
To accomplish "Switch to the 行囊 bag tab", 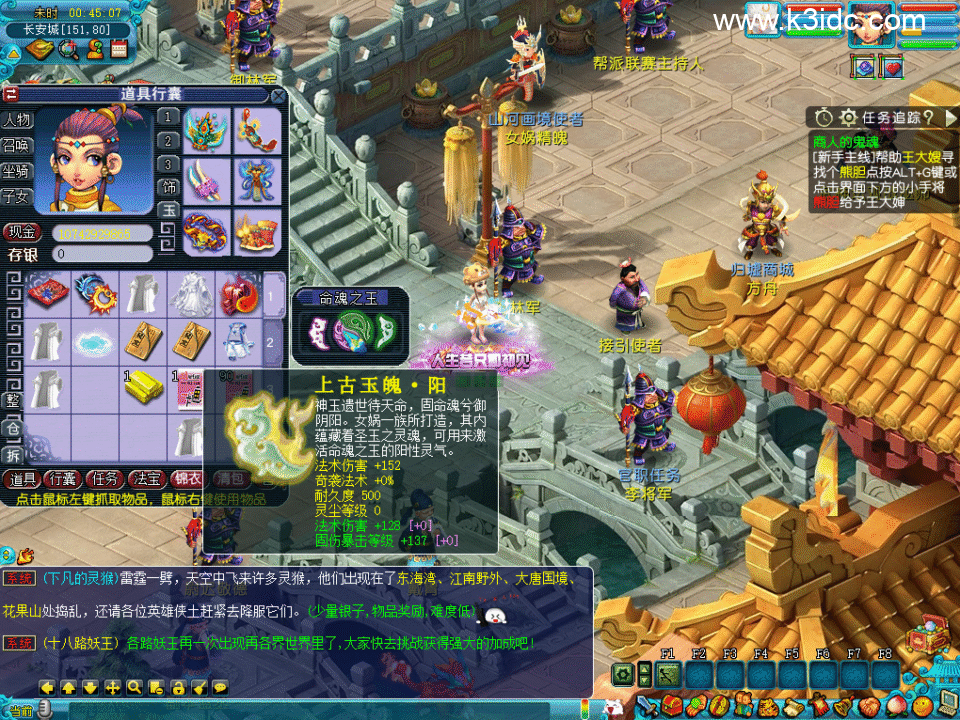I will point(63,479).
